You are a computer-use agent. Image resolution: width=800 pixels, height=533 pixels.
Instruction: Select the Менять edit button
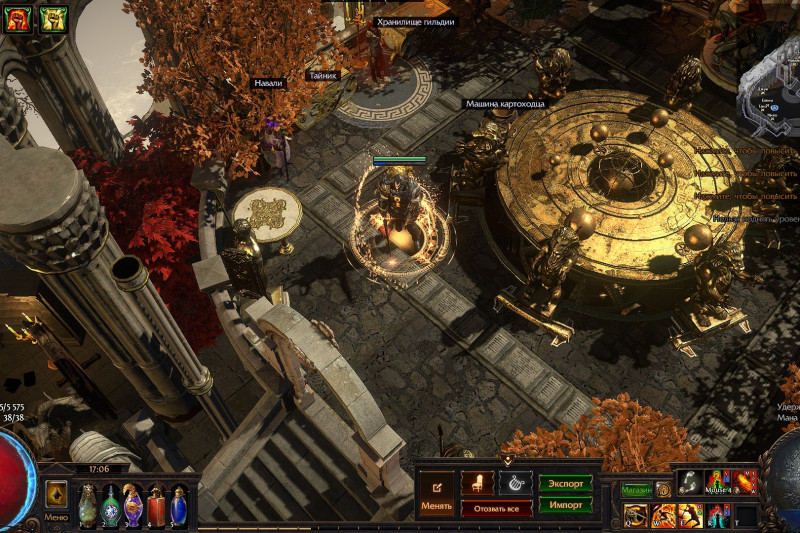click(436, 492)
